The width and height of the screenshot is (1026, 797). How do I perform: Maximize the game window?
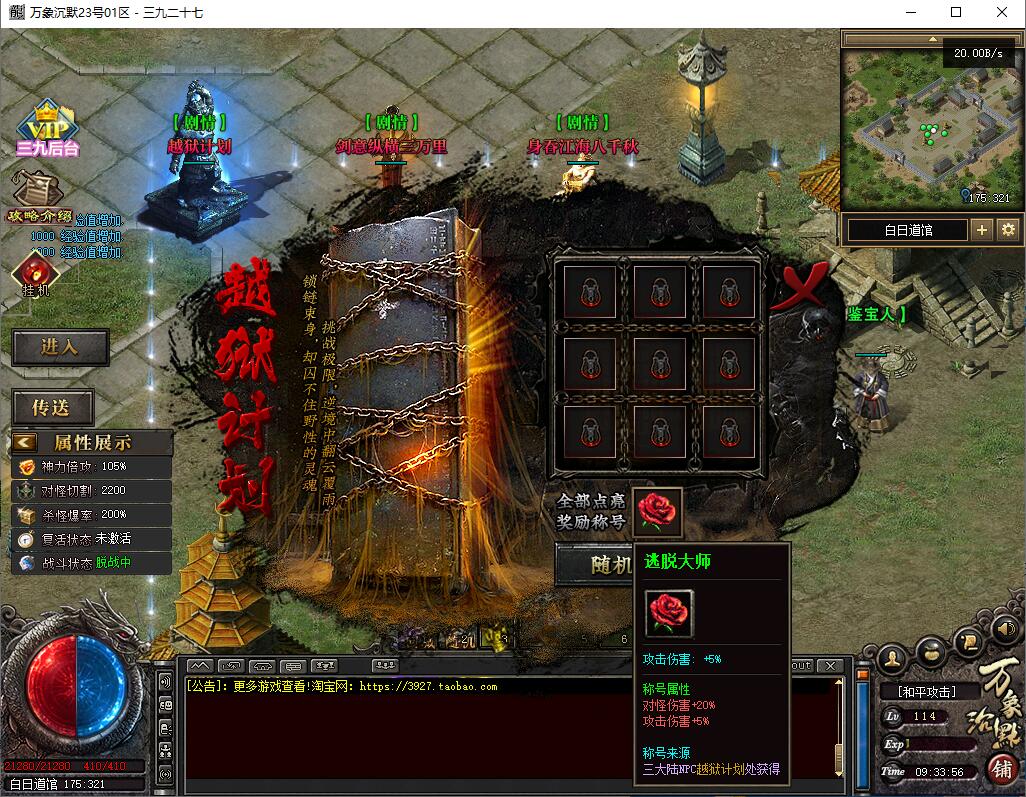pyautogui.click(x=955, y=13)
